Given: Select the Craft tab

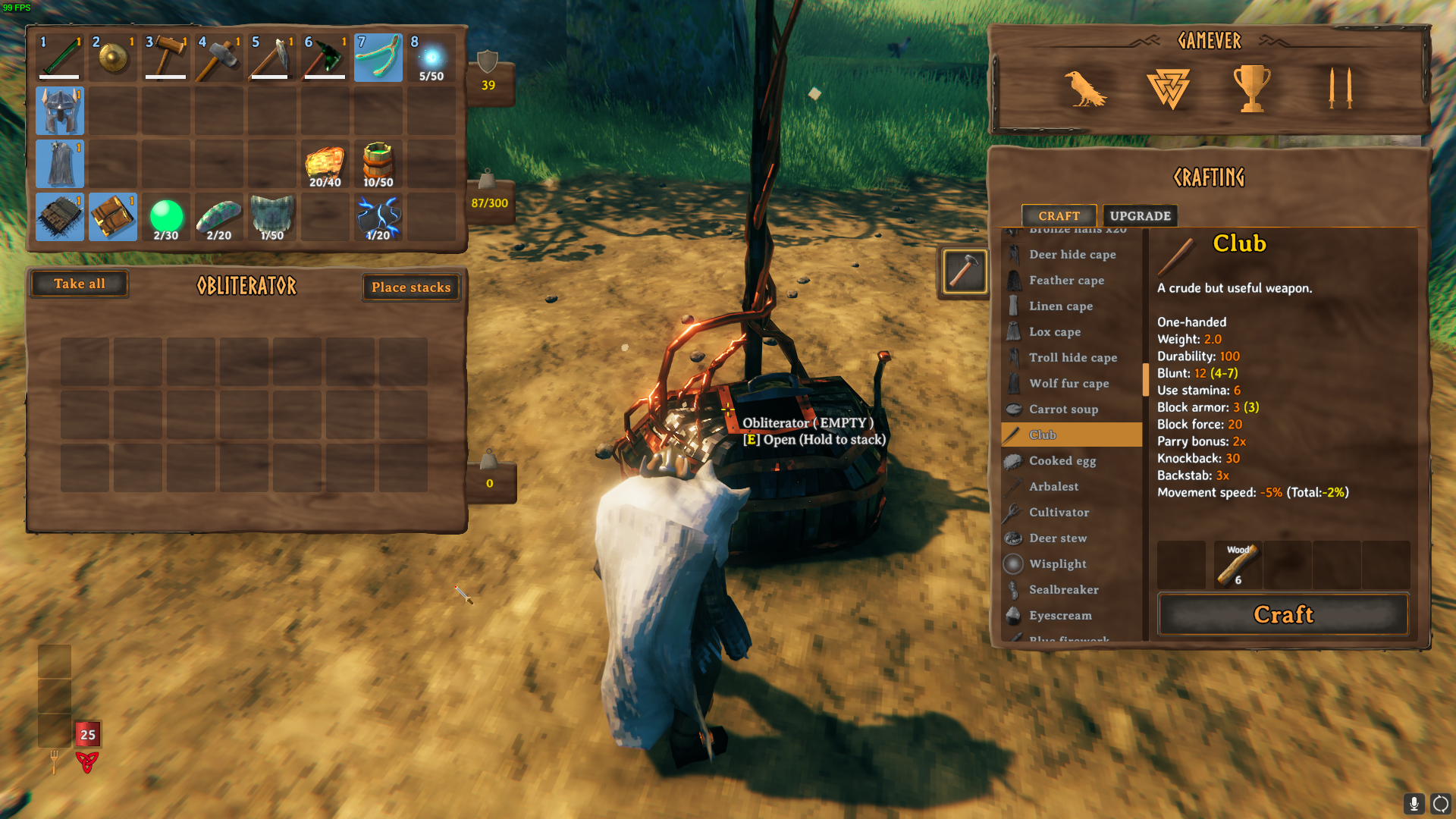Looking at the screenshot, I should (x=1059, y=216).
